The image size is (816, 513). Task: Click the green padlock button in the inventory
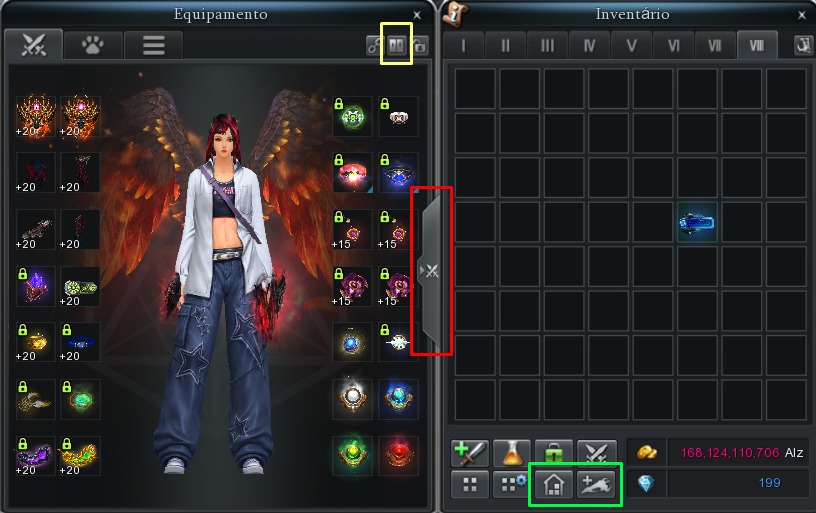pos(553,453)
